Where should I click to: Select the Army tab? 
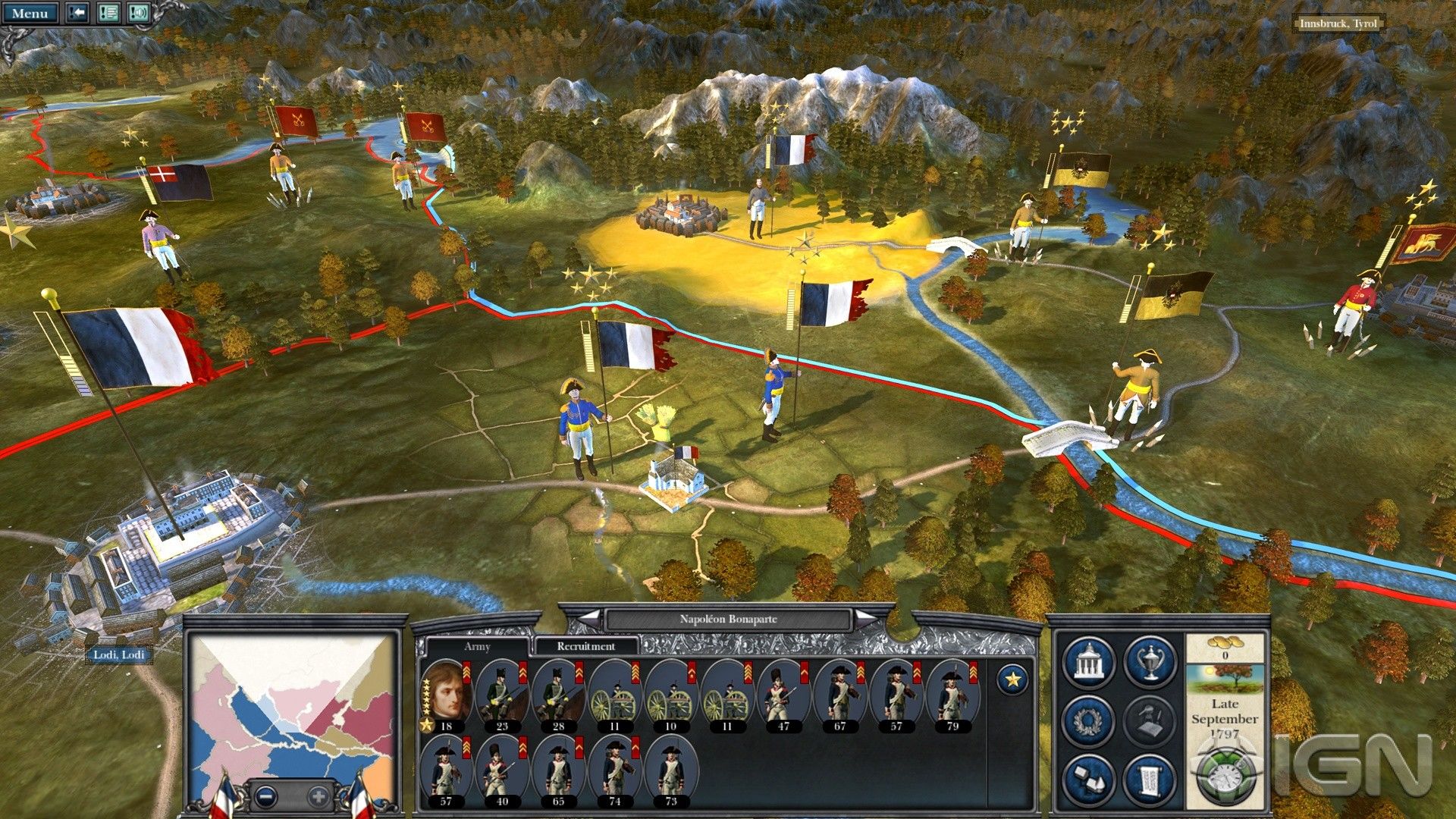pos(477,646)
